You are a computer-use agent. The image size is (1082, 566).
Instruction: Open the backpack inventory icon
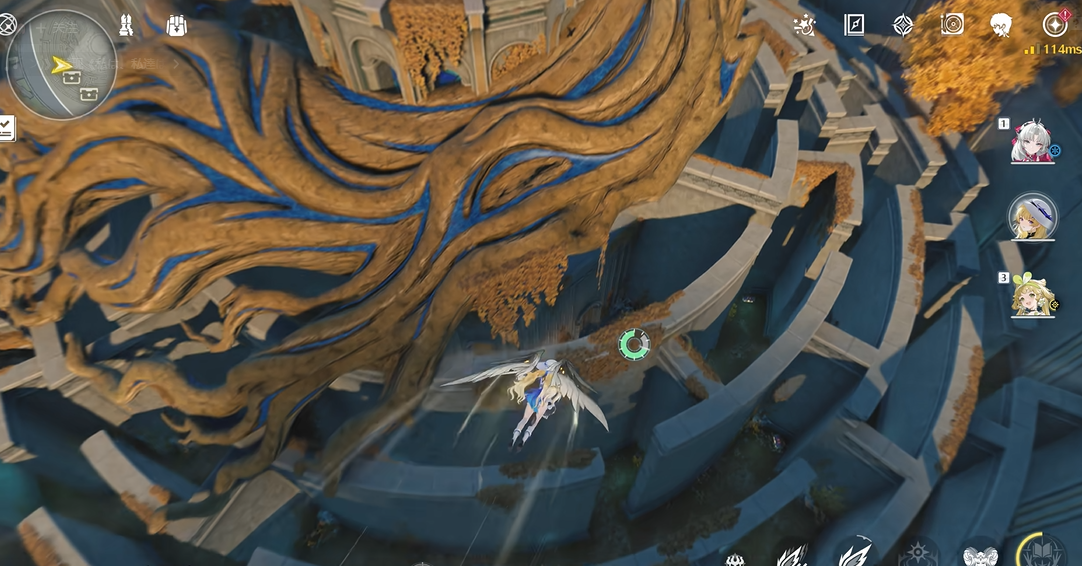177,26
